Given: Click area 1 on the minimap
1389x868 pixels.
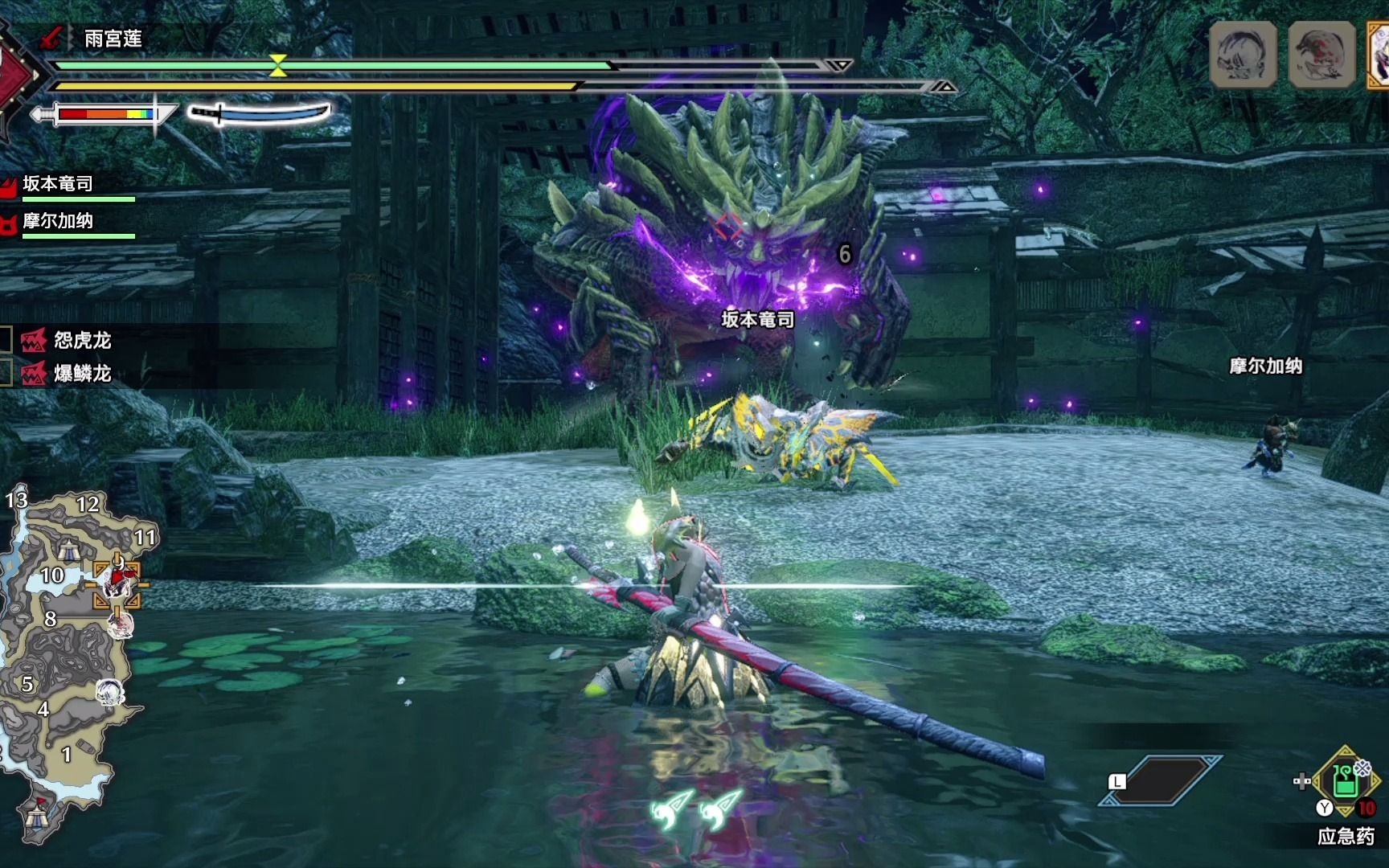Looking at the screenshot, I should (67, 755).
